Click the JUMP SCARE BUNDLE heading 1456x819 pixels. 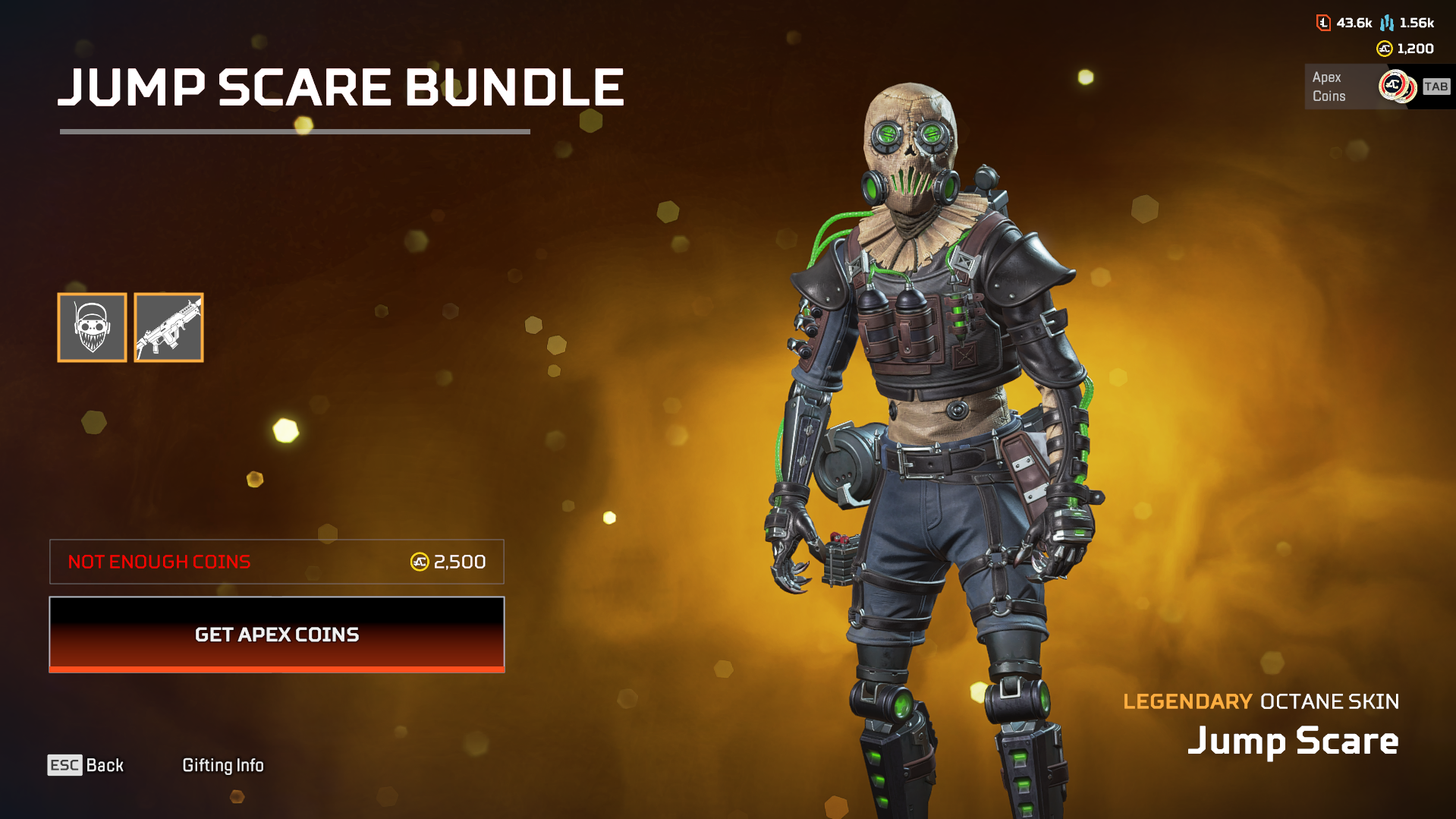click(x=342, y=87)
